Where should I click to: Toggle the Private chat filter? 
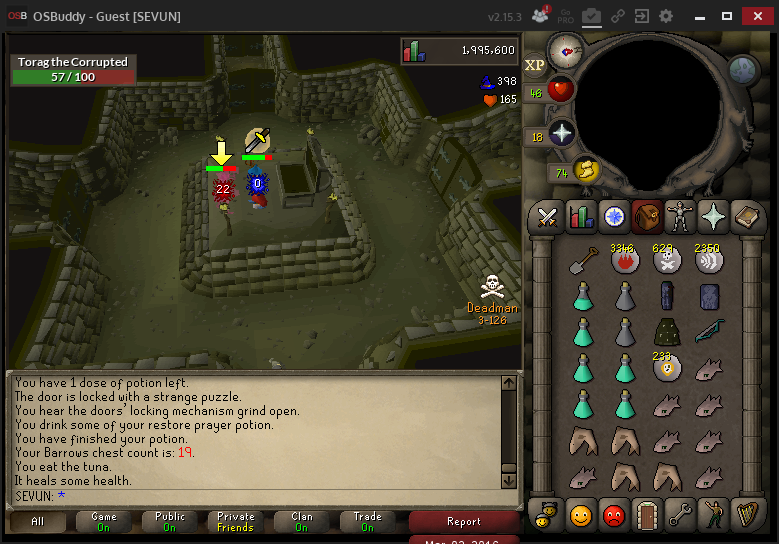[x=236, y=521]
